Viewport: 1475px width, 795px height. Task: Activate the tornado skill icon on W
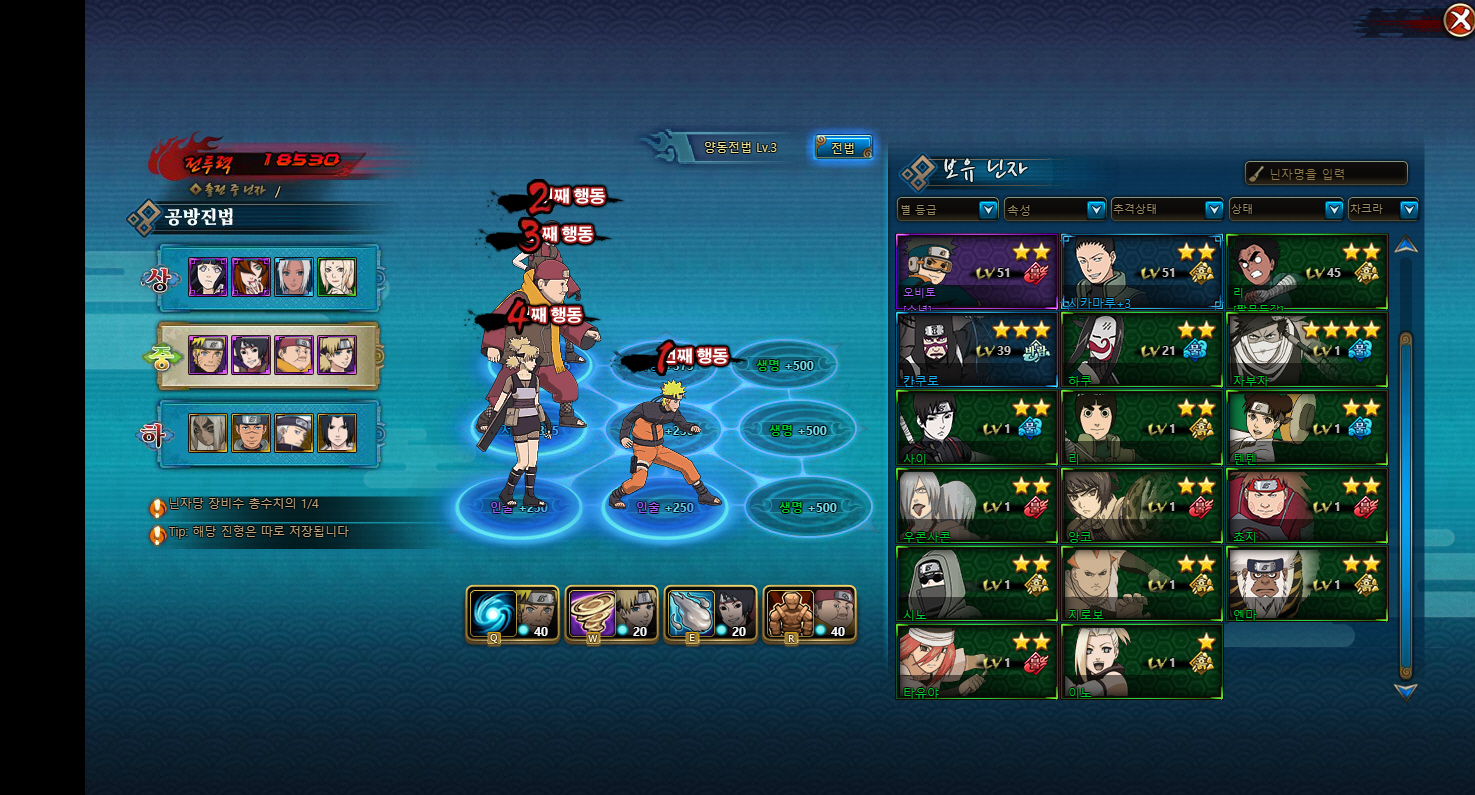point(592,612)
